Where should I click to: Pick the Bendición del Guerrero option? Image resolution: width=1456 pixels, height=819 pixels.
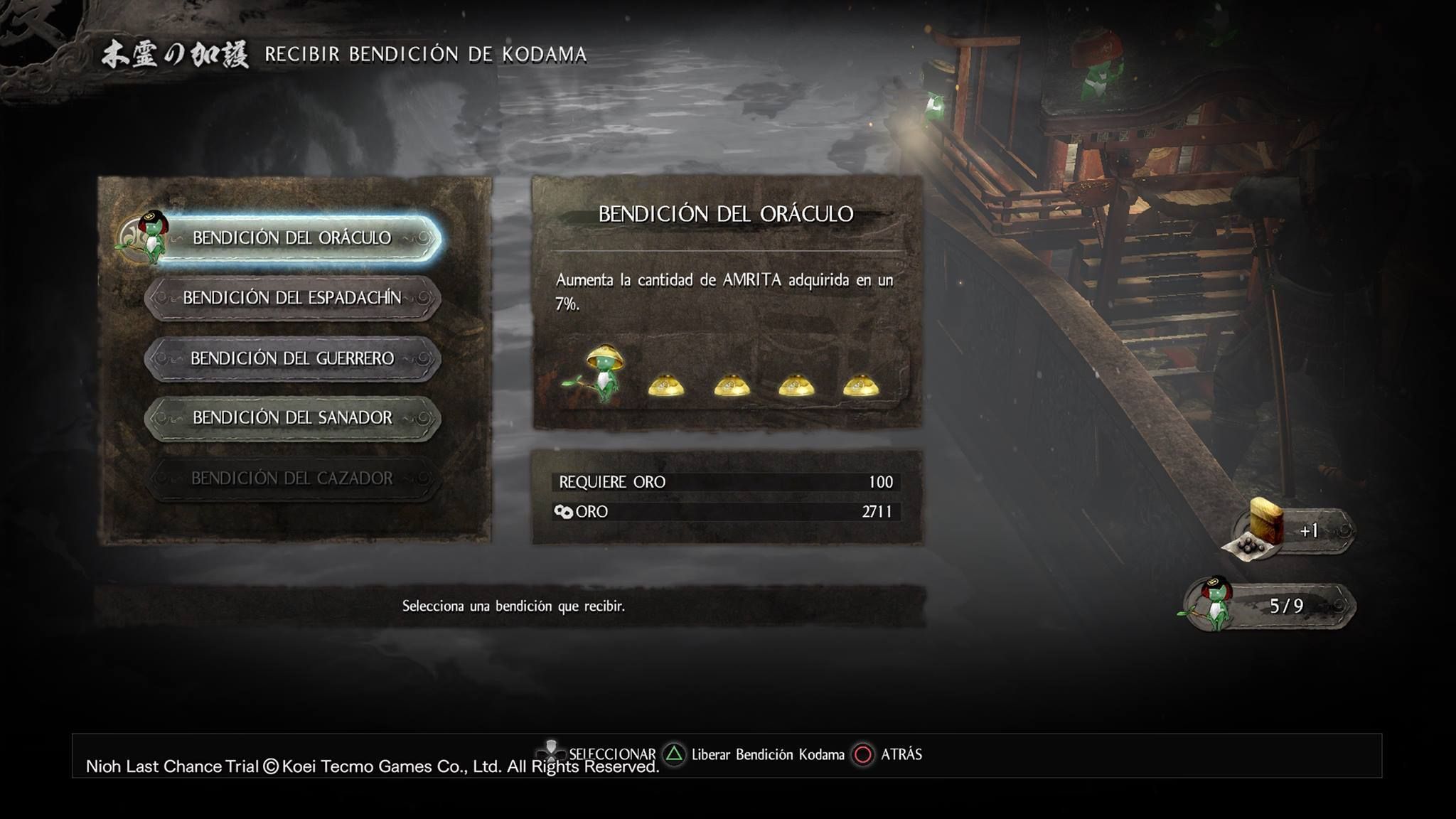[x=292, y=358]
